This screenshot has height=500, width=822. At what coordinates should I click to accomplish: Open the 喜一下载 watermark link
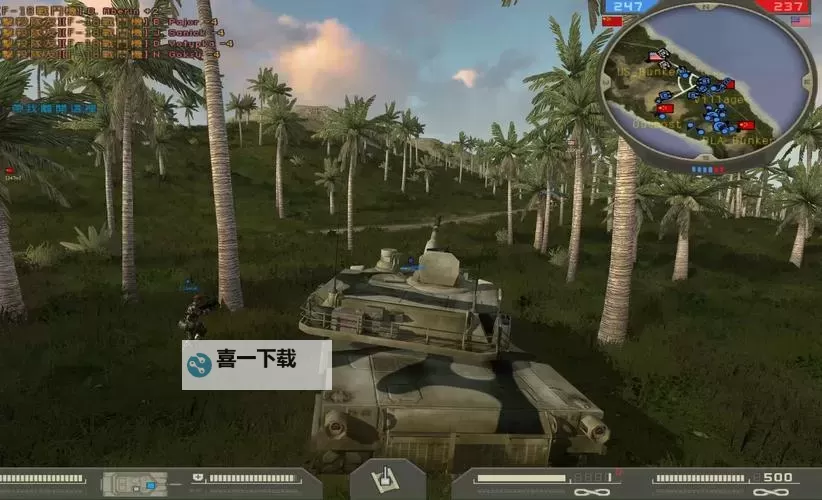[256, 363]
